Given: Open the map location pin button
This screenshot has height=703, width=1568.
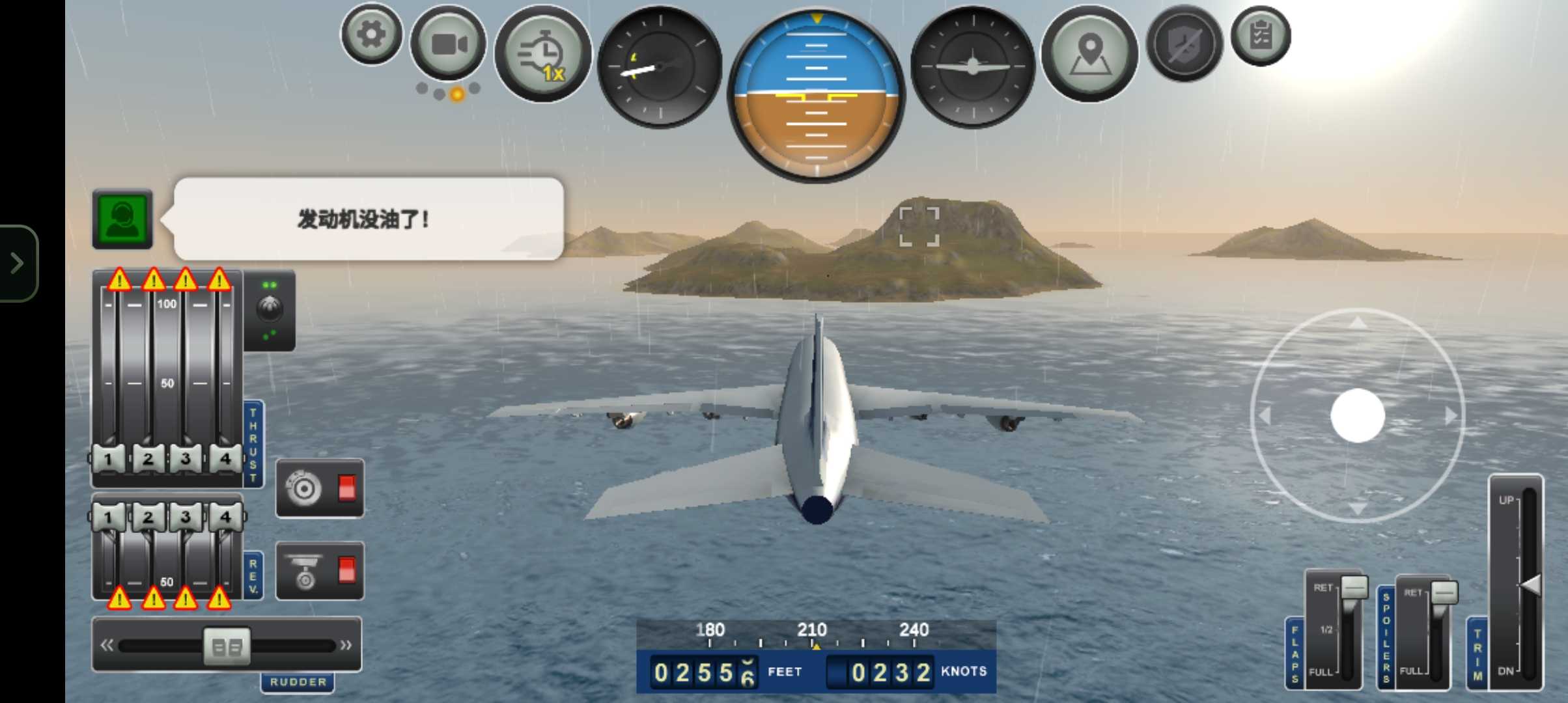Looking at the screenshot, I should click(x=1089, y=53).
